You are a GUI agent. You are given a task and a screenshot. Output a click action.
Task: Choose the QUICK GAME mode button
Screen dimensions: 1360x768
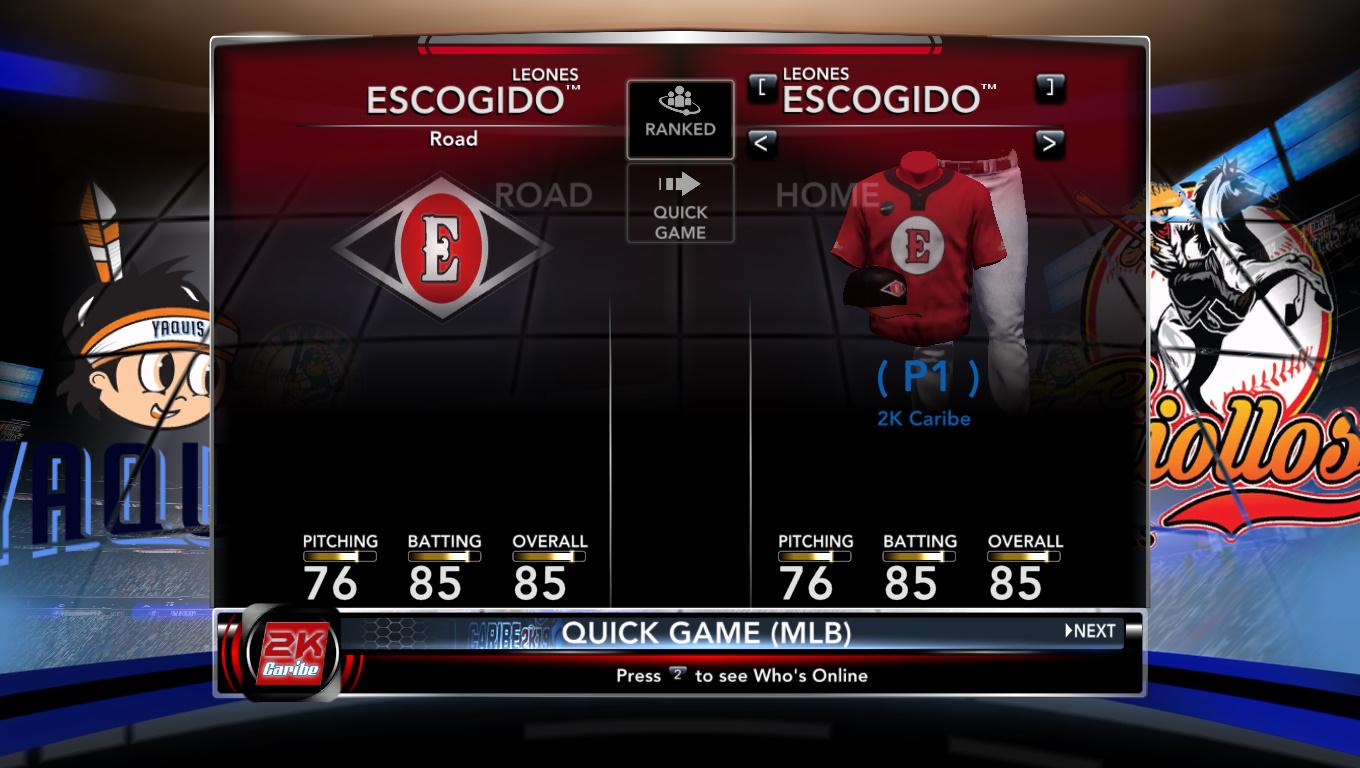coord(680,204)
